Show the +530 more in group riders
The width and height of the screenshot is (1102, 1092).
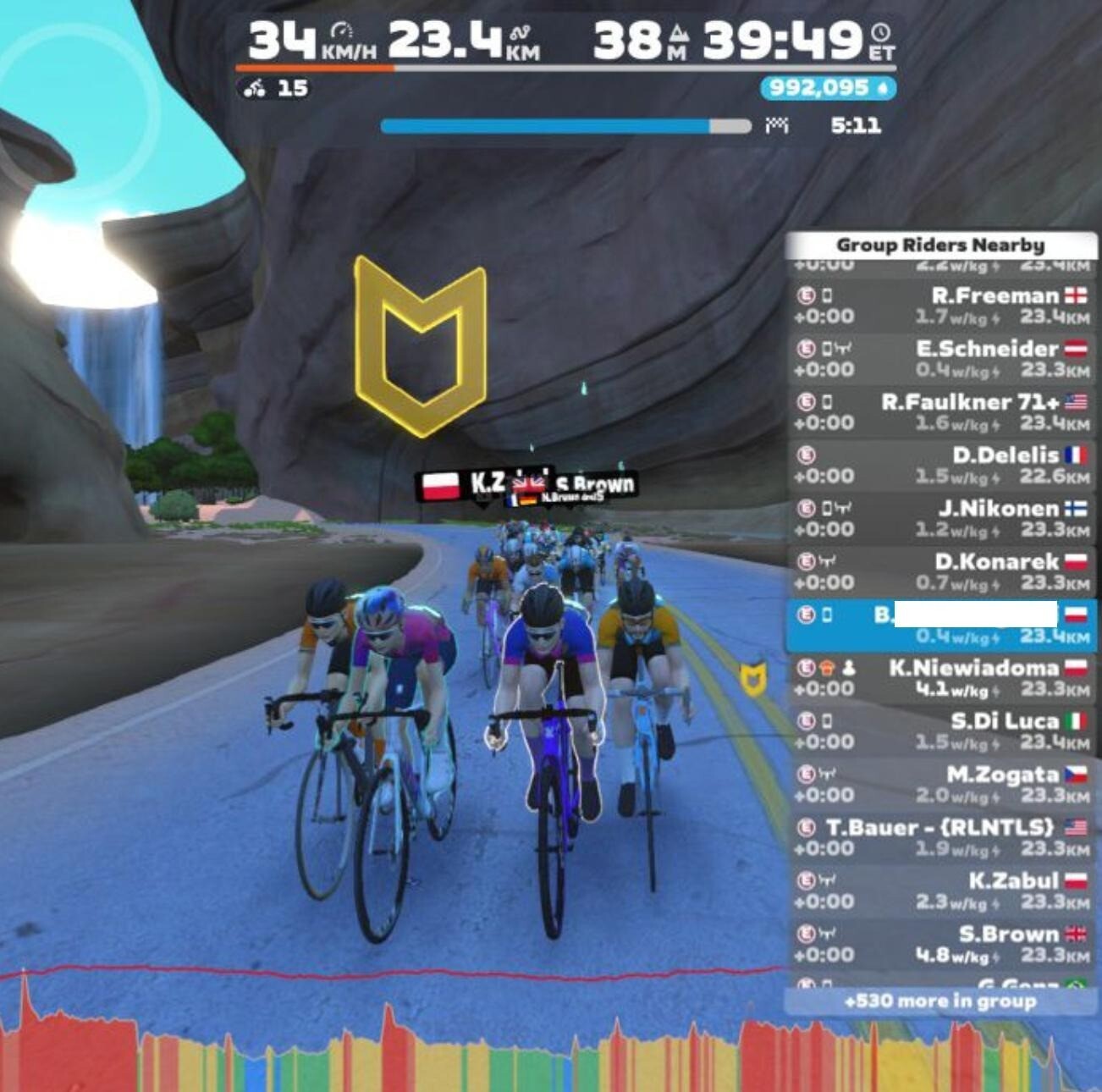pyautogui.click(x=939, y=1001)
